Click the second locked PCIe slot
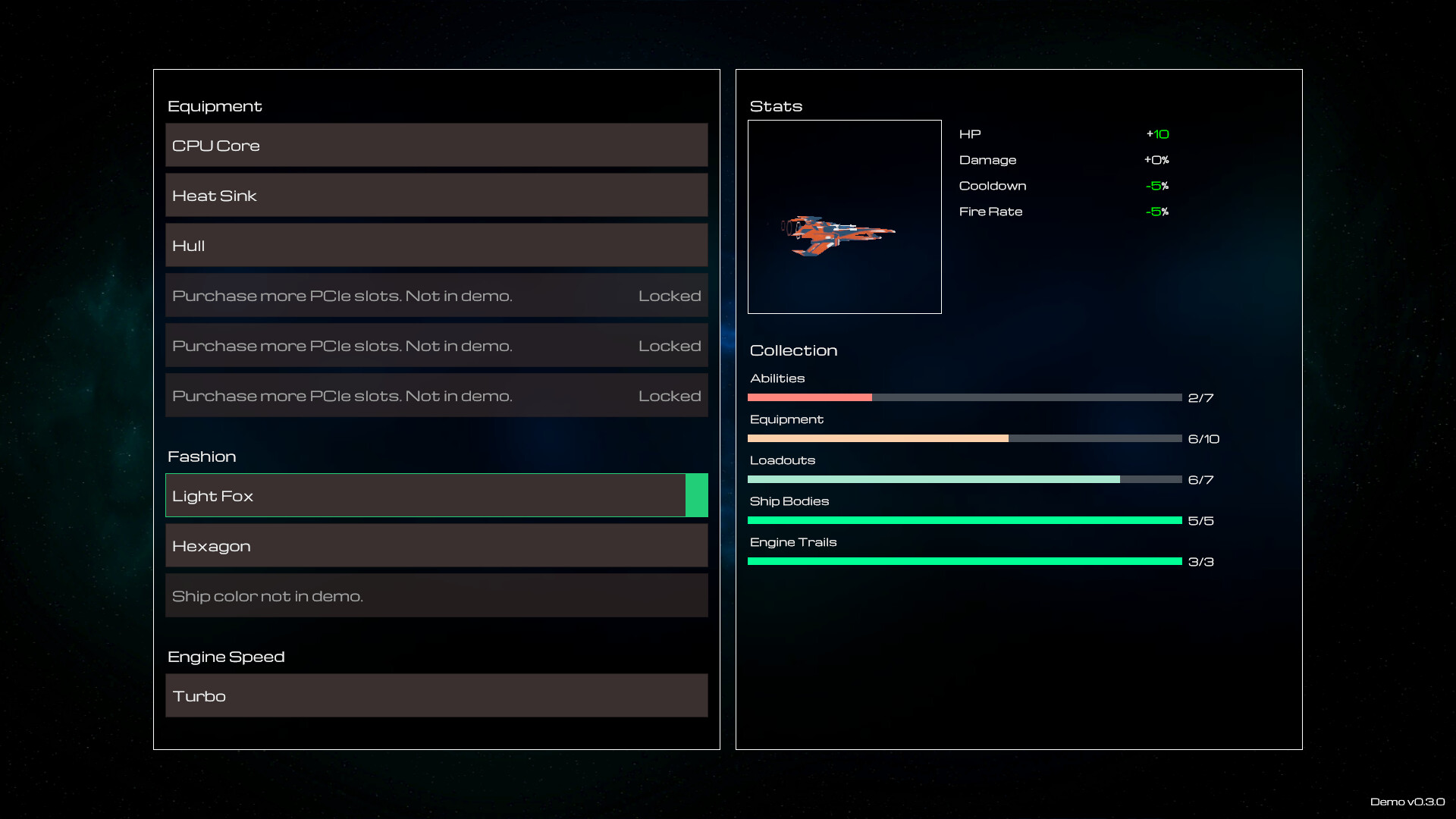 (436, 345)
